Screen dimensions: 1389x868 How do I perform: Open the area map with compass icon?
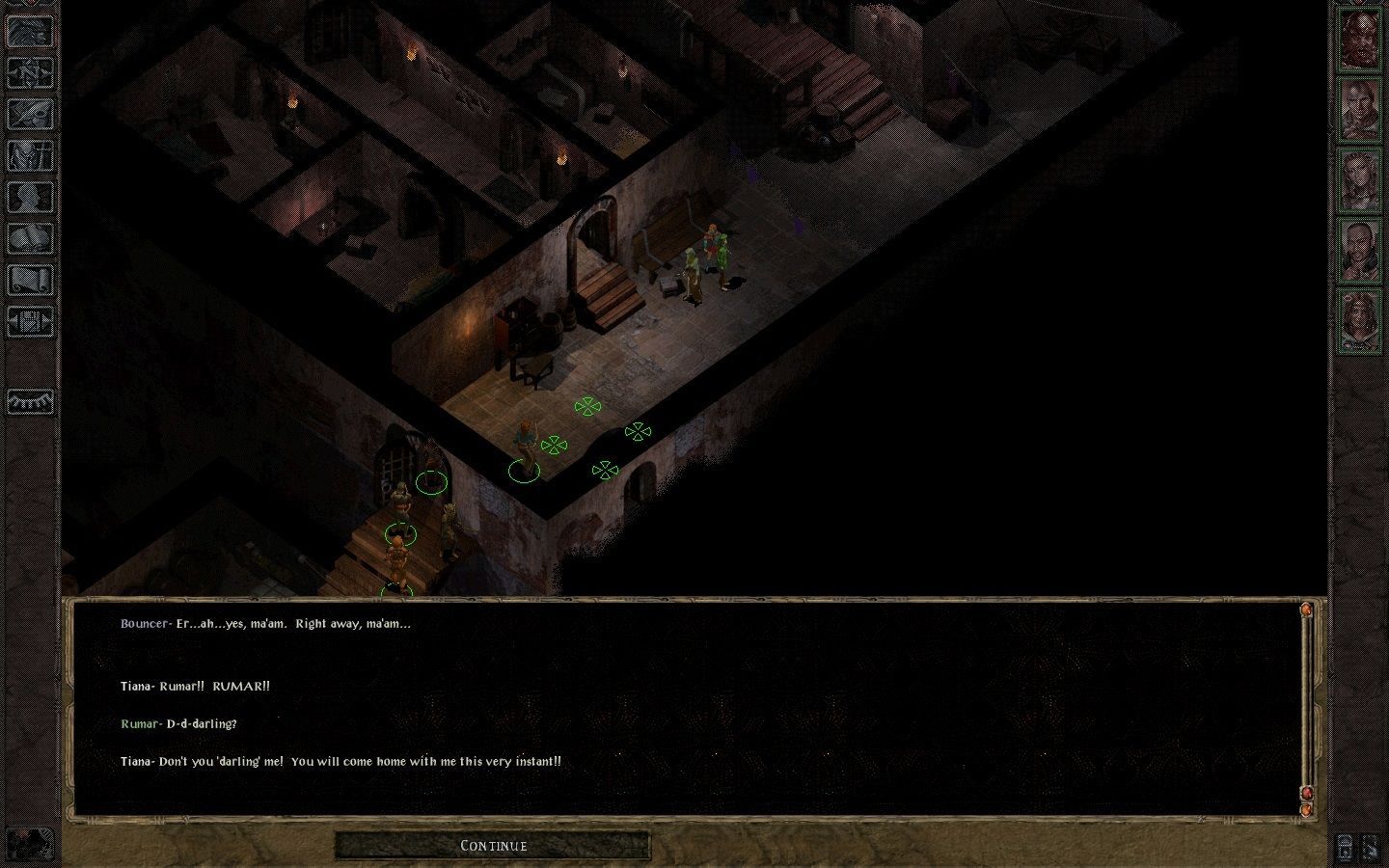point(30,71)
